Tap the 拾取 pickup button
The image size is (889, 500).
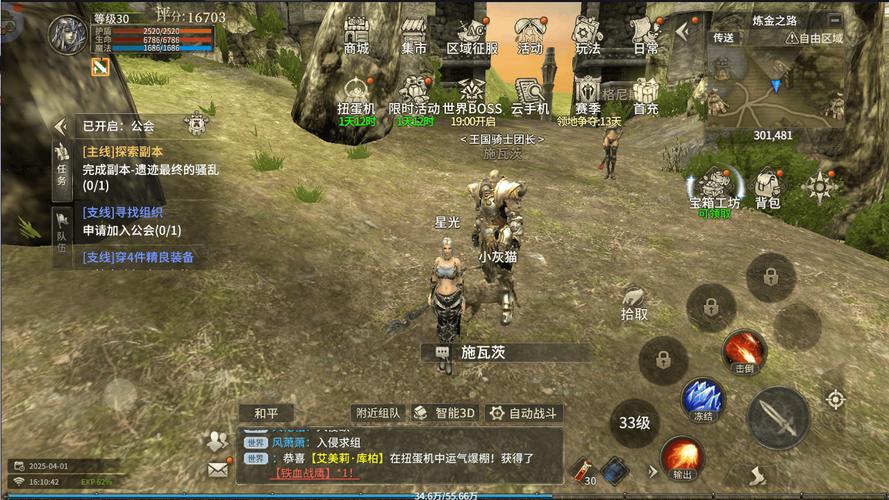[634, 301]
